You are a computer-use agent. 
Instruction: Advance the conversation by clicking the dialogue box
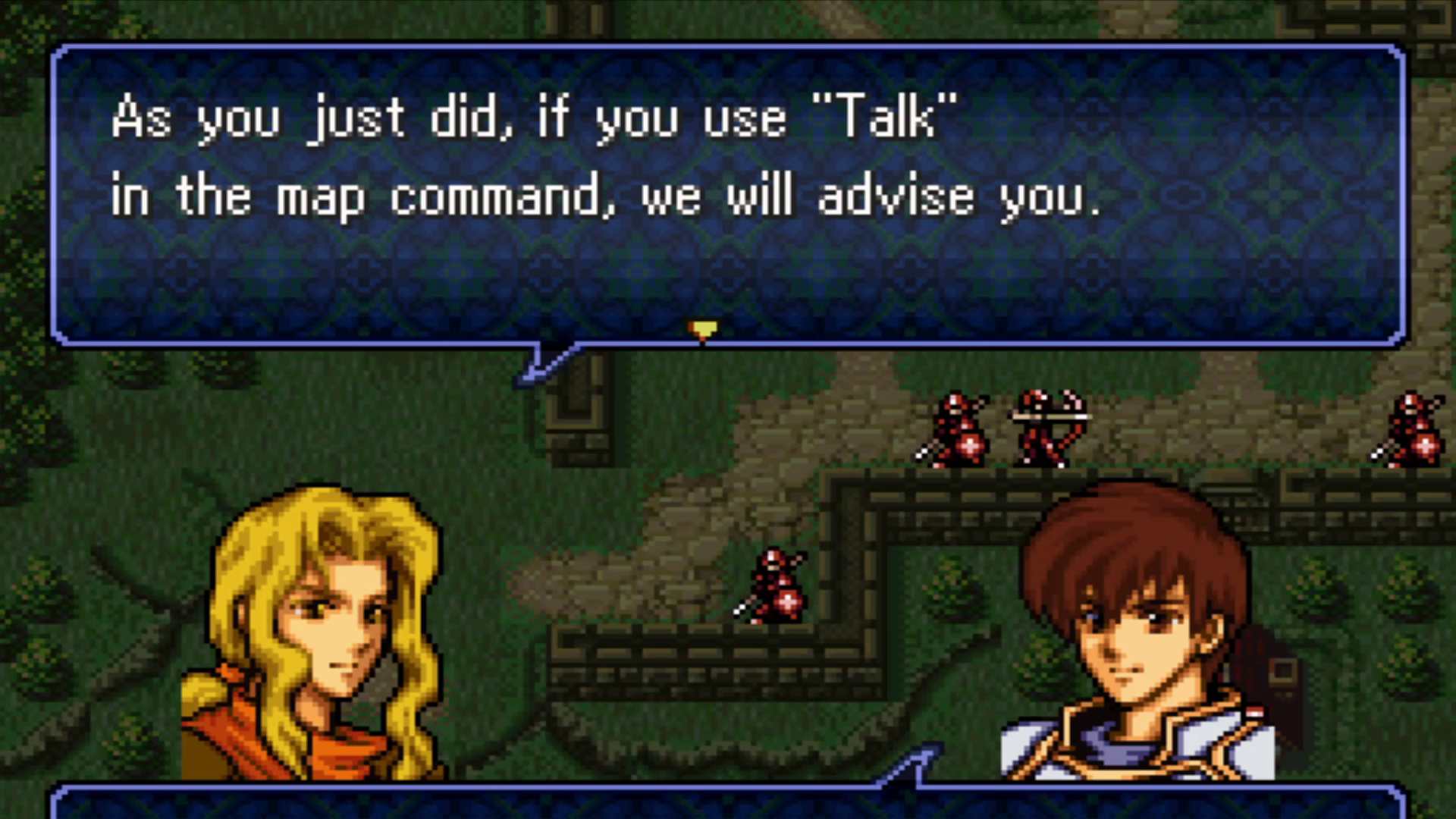pyautogui.click(x=728, y=190)
